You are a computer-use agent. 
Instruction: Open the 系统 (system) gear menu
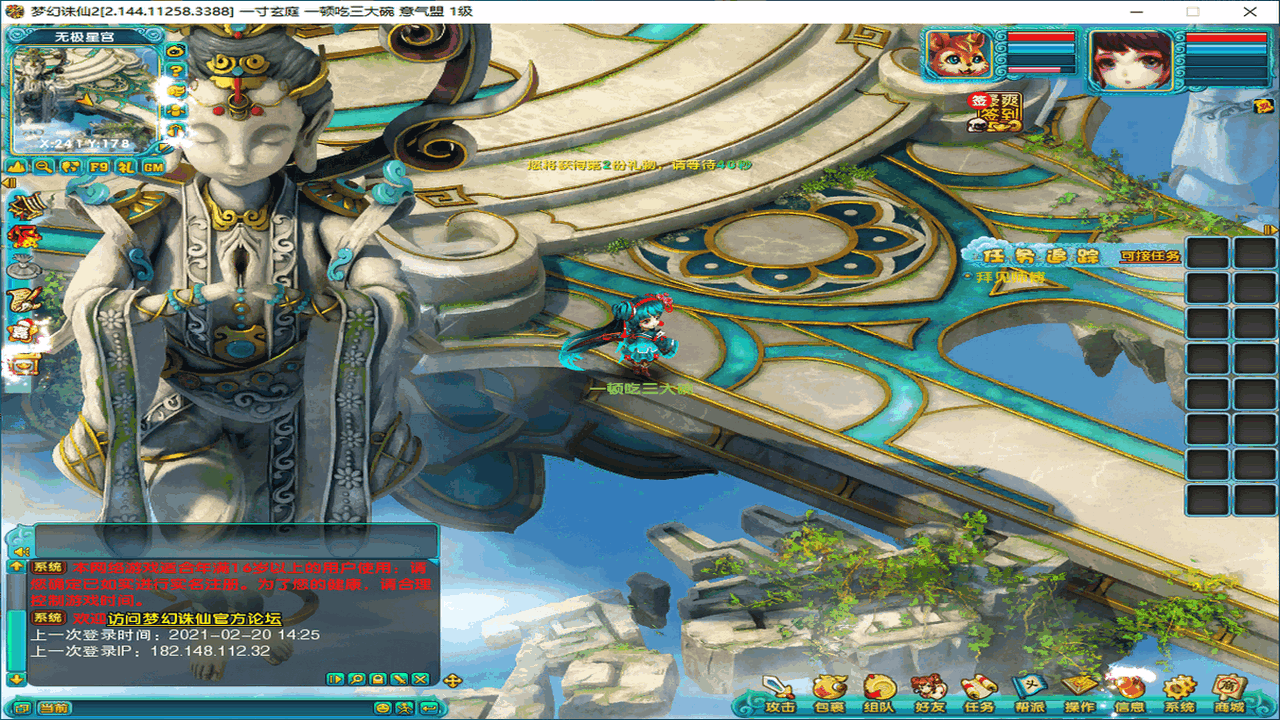tap(1180, 692)
